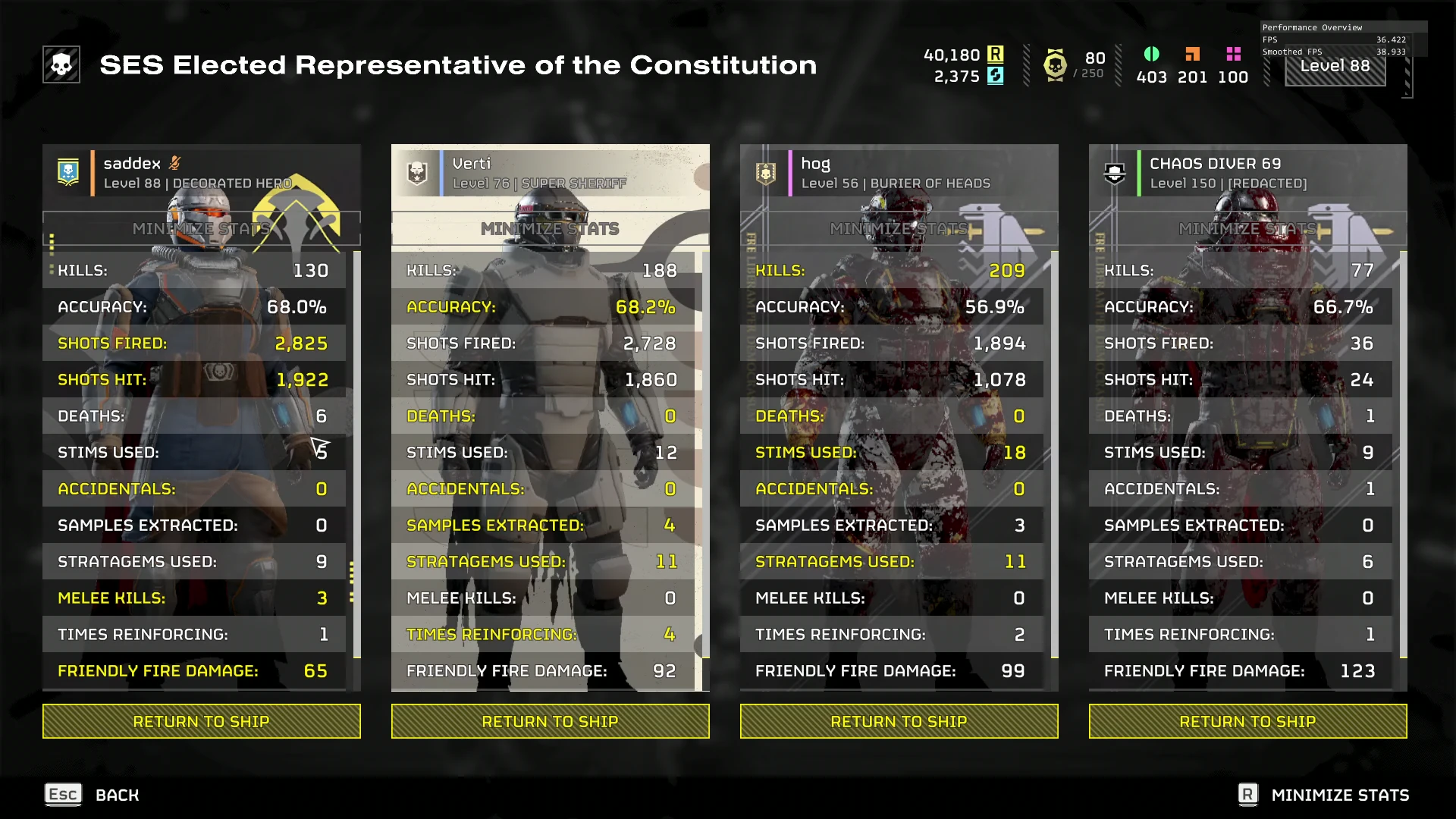Minimize stats on saddex's card
The width and height of the screenshot is (1456, 819).
point(201,228)
